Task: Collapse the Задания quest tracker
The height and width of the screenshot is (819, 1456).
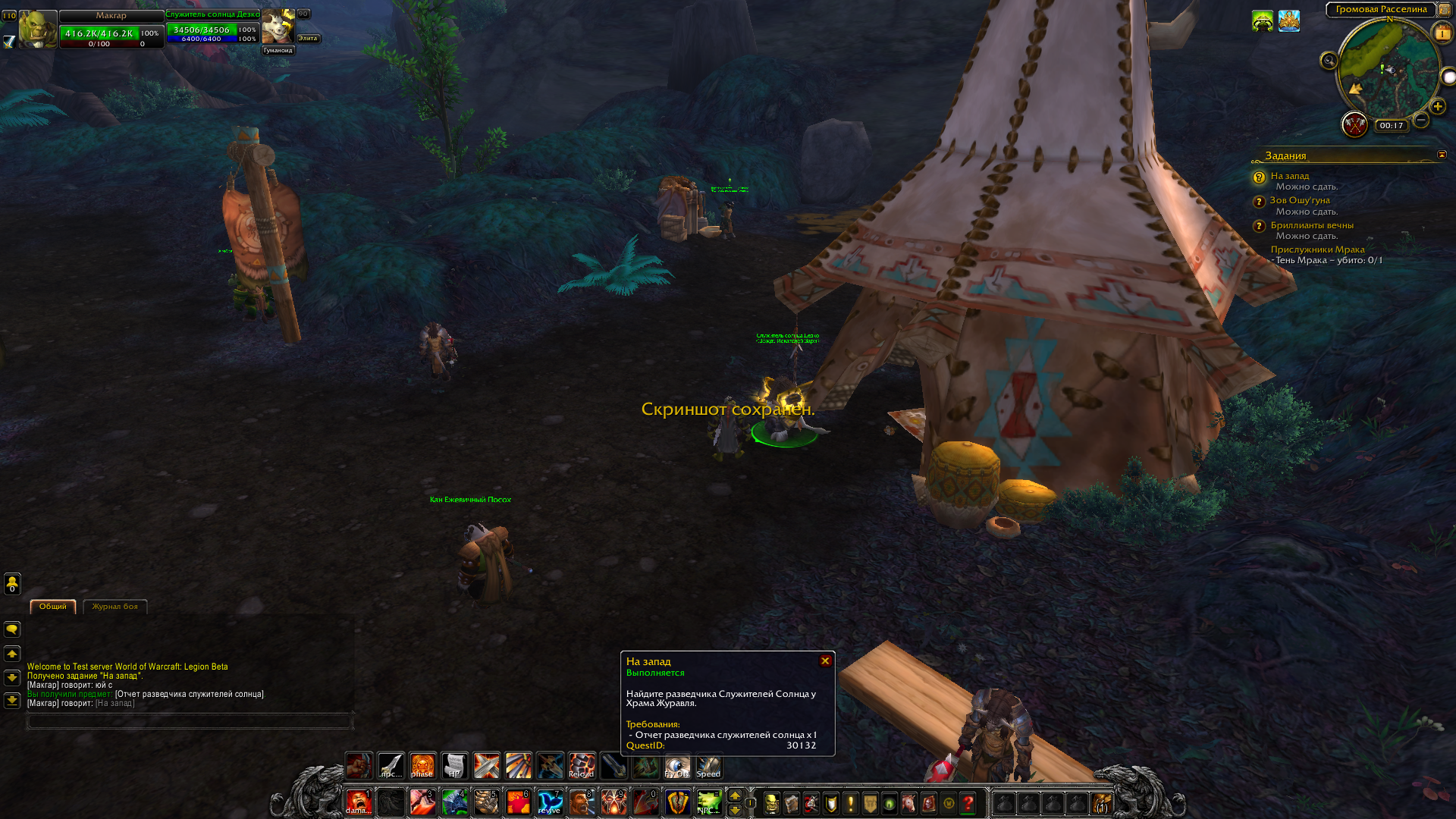Action: tap(1442, 155)
